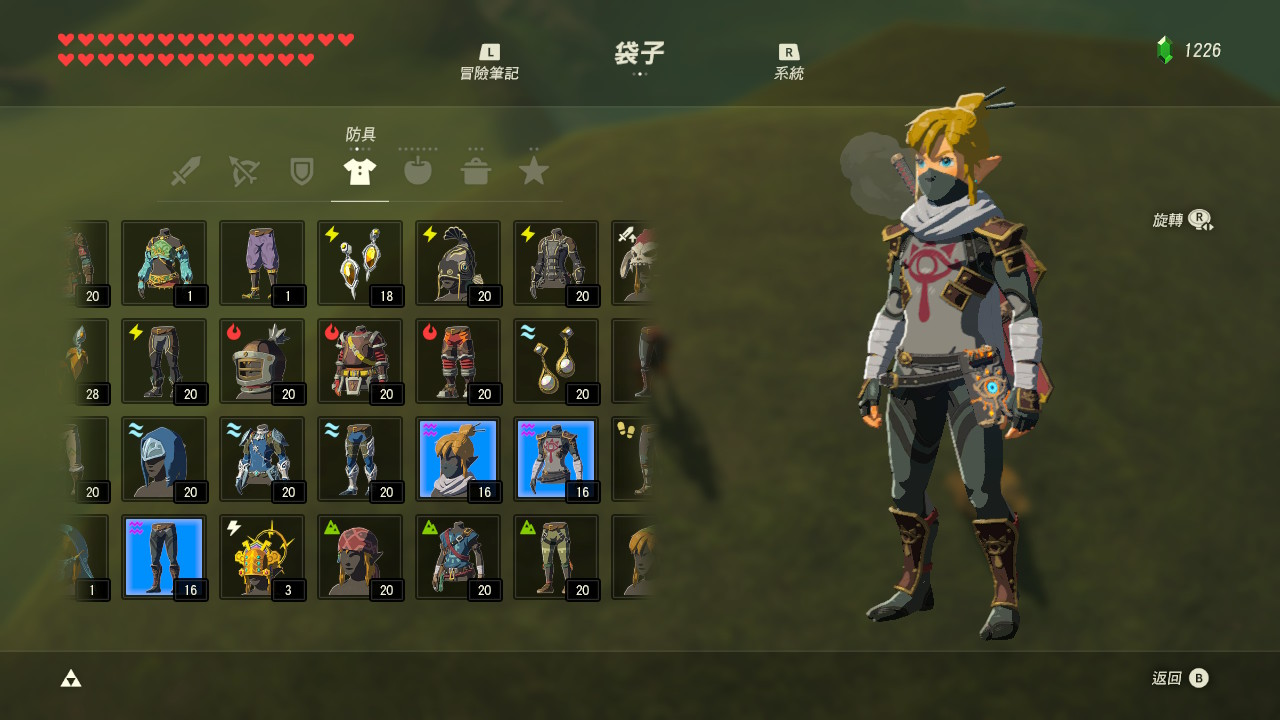
Task: Open the food tab dotted page indicator
Action: (x=417, y=150)
